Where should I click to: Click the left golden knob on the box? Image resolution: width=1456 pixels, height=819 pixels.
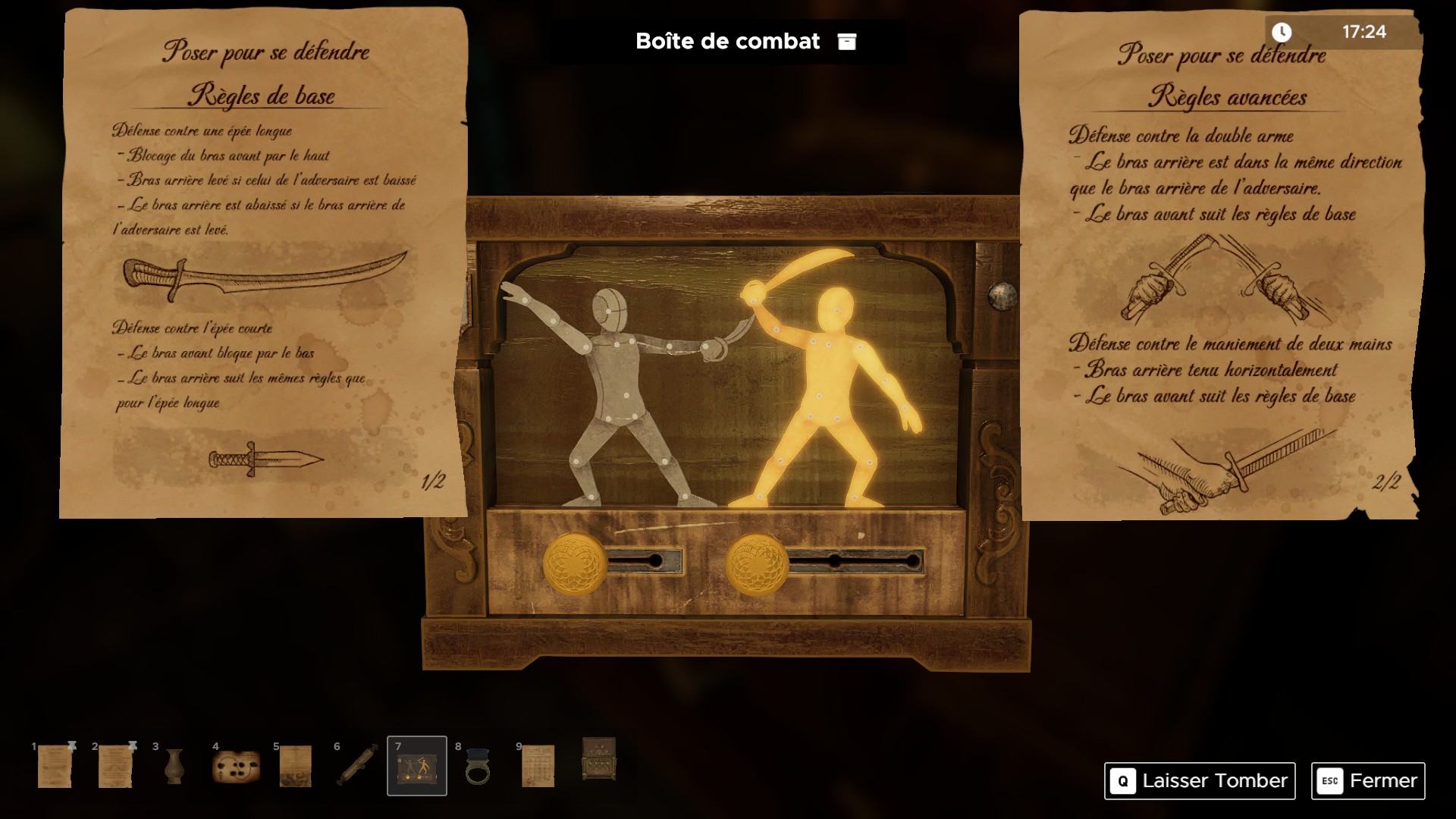tap(575, 562)
